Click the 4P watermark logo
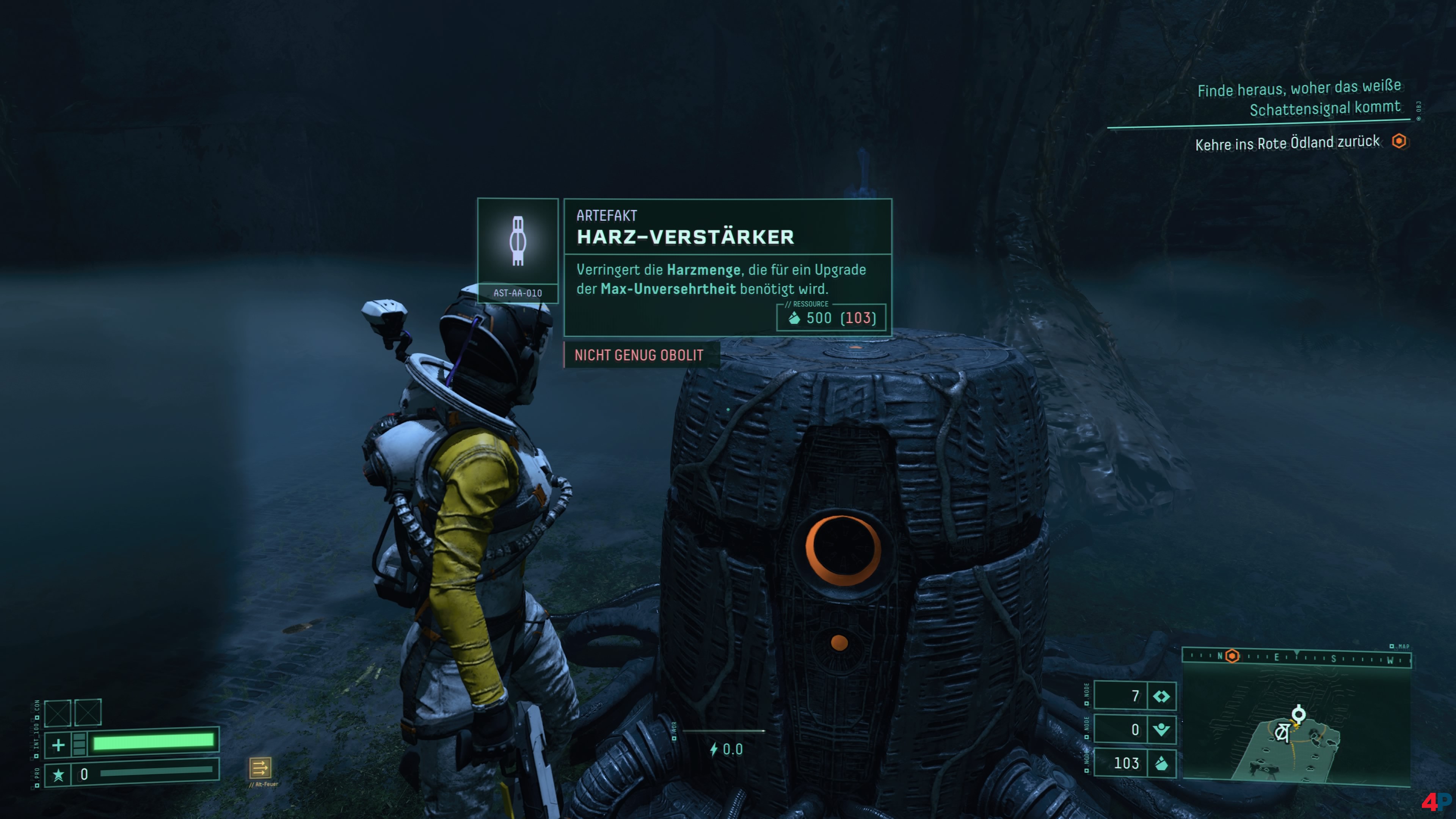1456x819 pixels. [x=1435, y=802]
